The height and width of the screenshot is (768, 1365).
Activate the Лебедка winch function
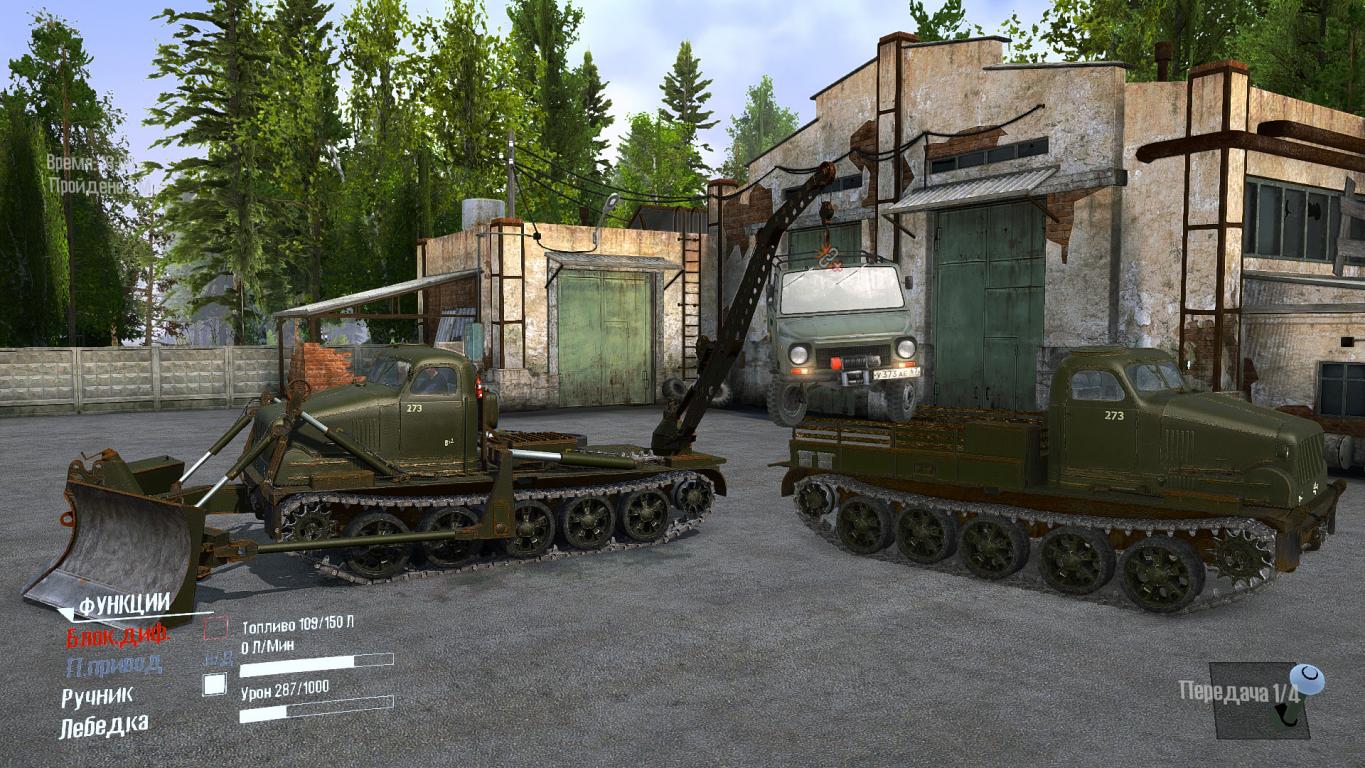point(104,726)
